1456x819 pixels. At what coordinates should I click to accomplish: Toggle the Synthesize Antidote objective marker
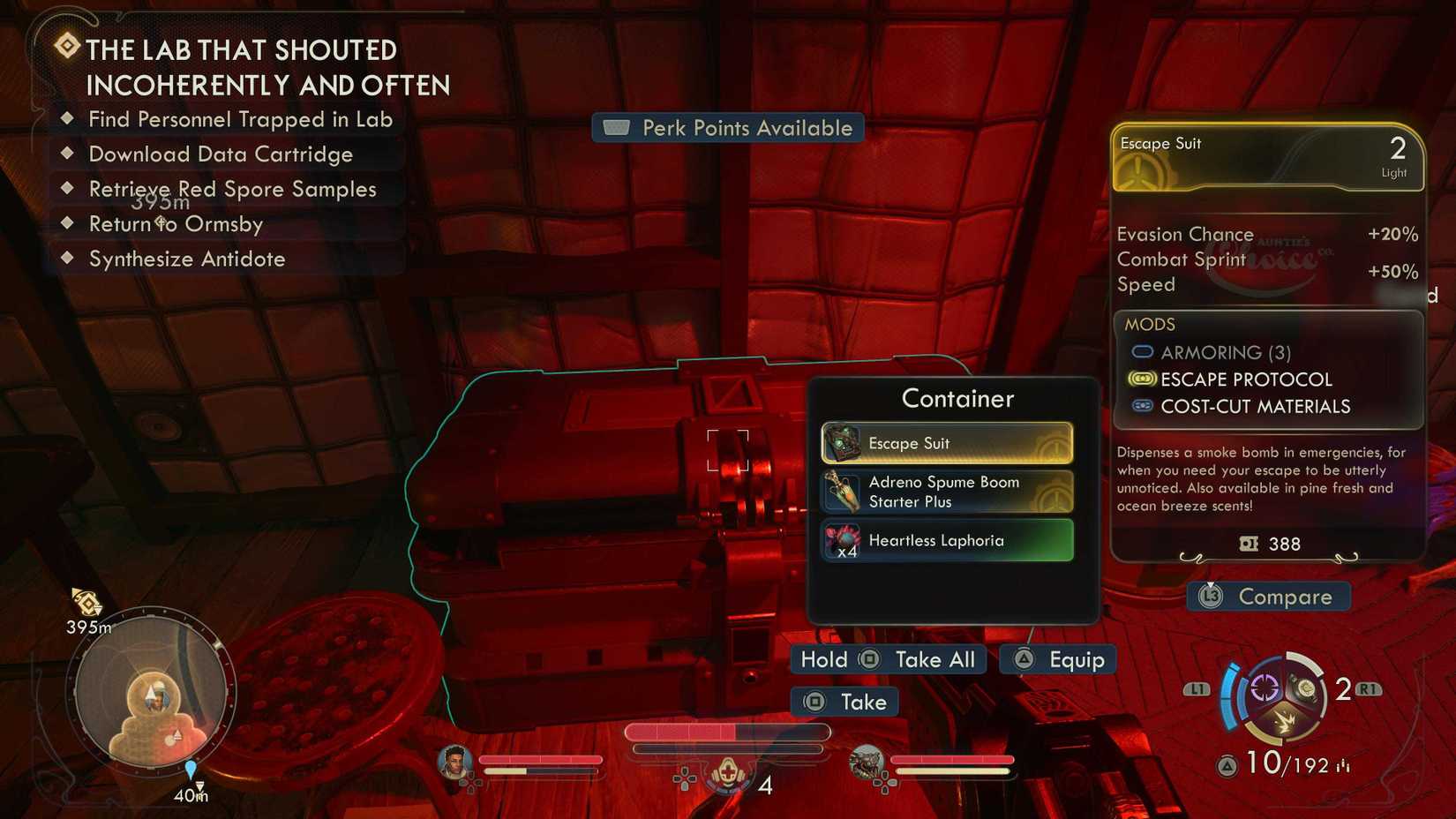click(68, 259)
